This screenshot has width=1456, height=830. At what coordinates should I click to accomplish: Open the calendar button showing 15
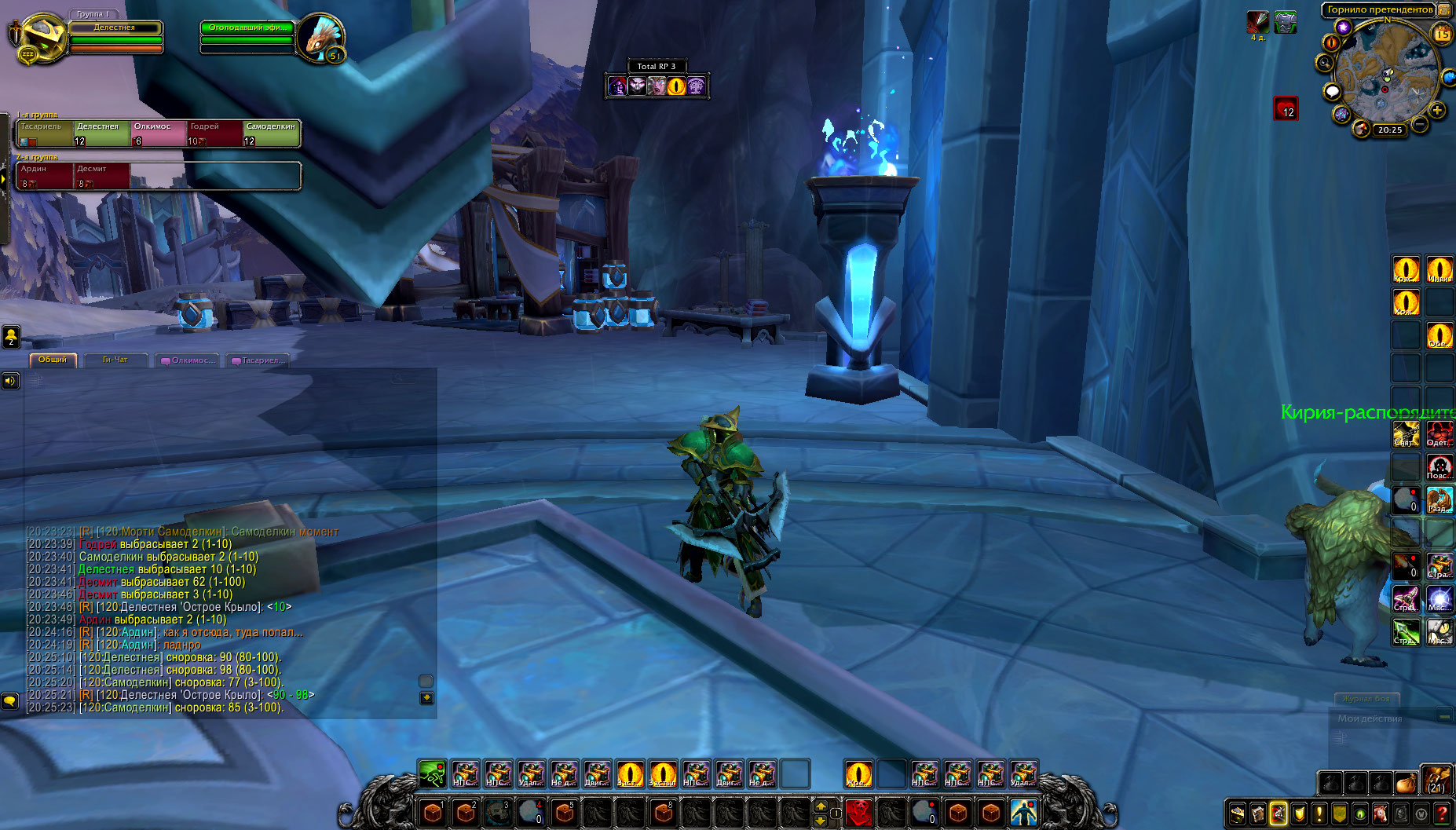pos(1442,34)
